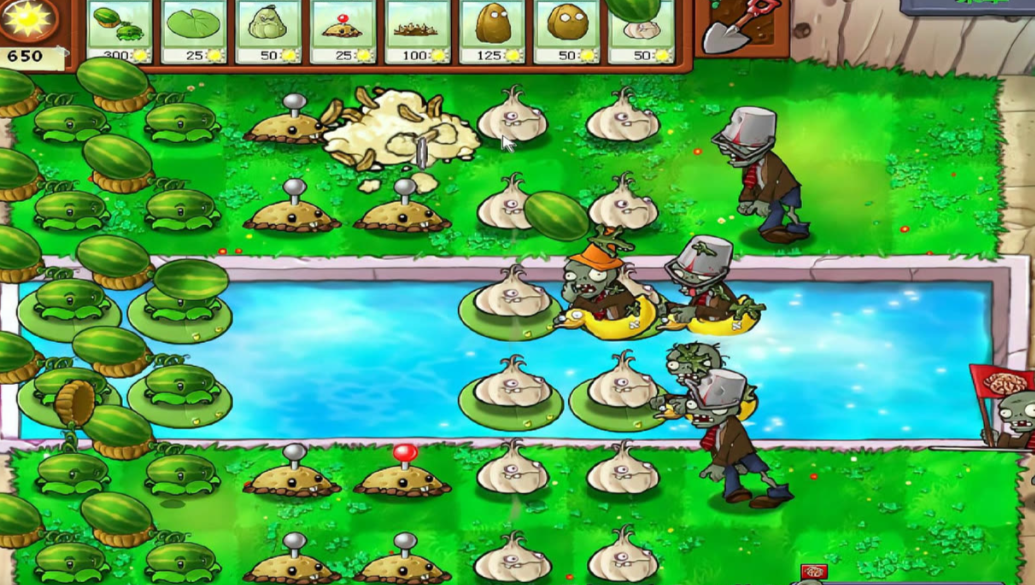Open the Menu button in the corner
The image size is (1035, 585).
pyautogui.click(x=966, y=6)
